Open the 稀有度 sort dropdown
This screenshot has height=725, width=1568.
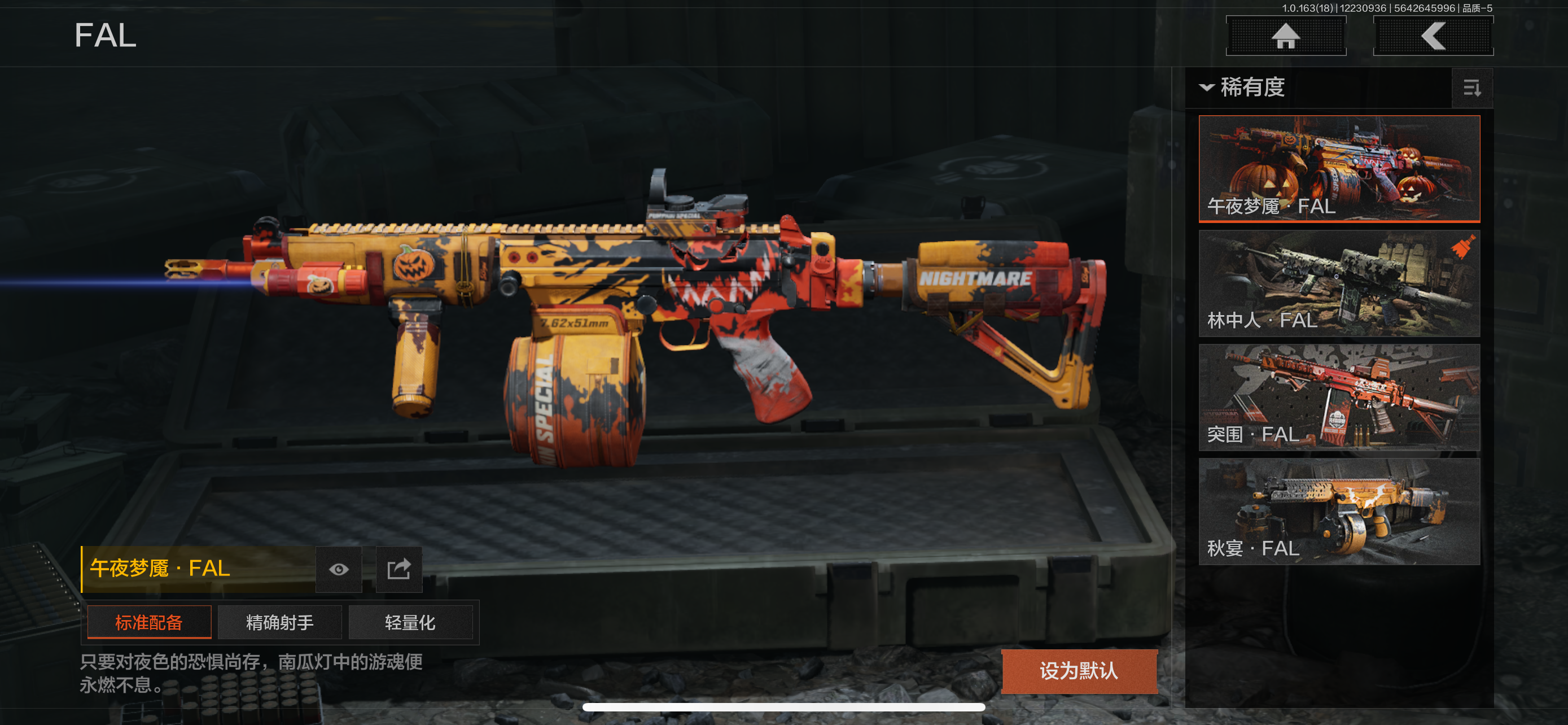(x=1243, y=88)
